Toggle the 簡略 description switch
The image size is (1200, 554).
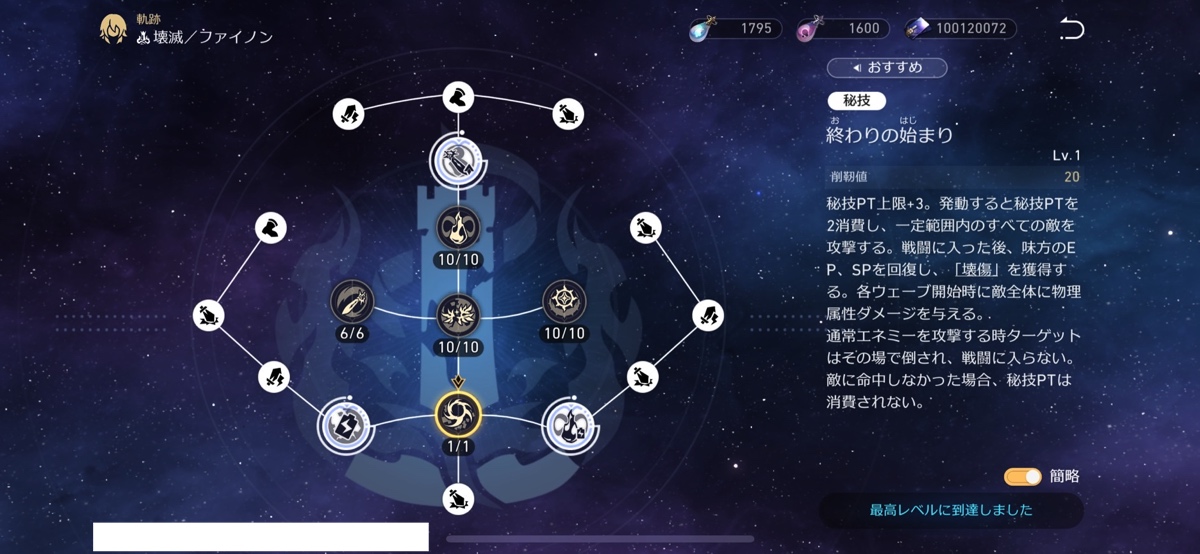(1023, 476)
